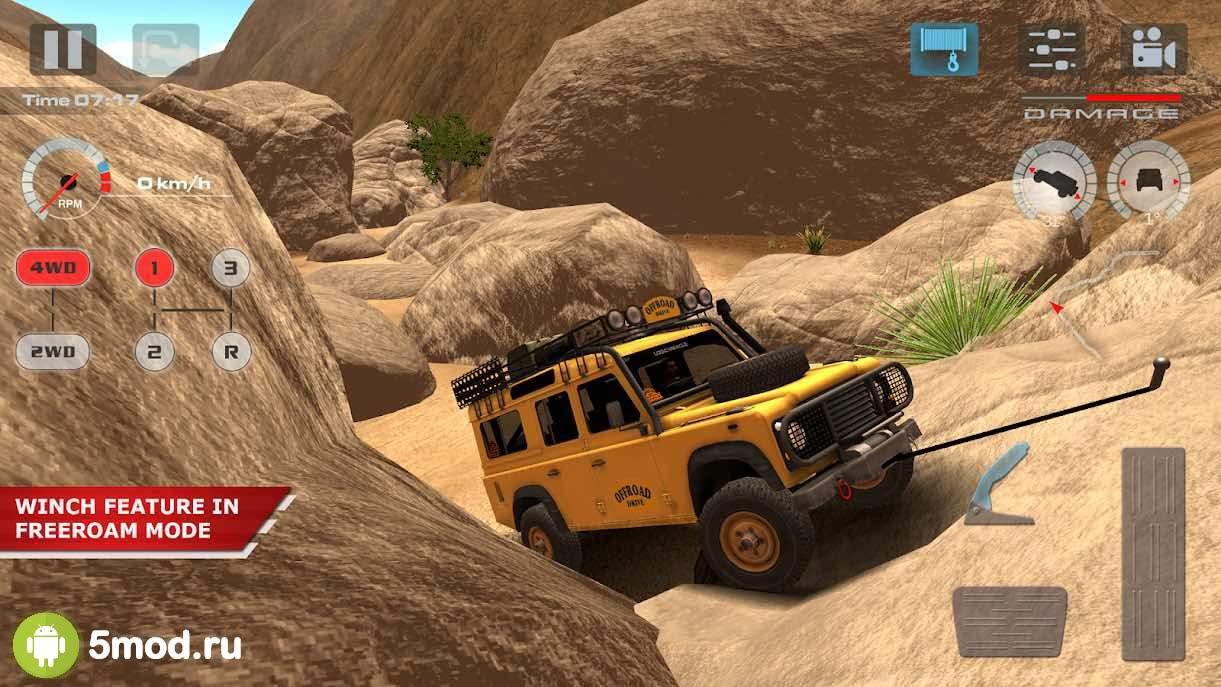Engage 4WD drive mode

coord(52,268)
